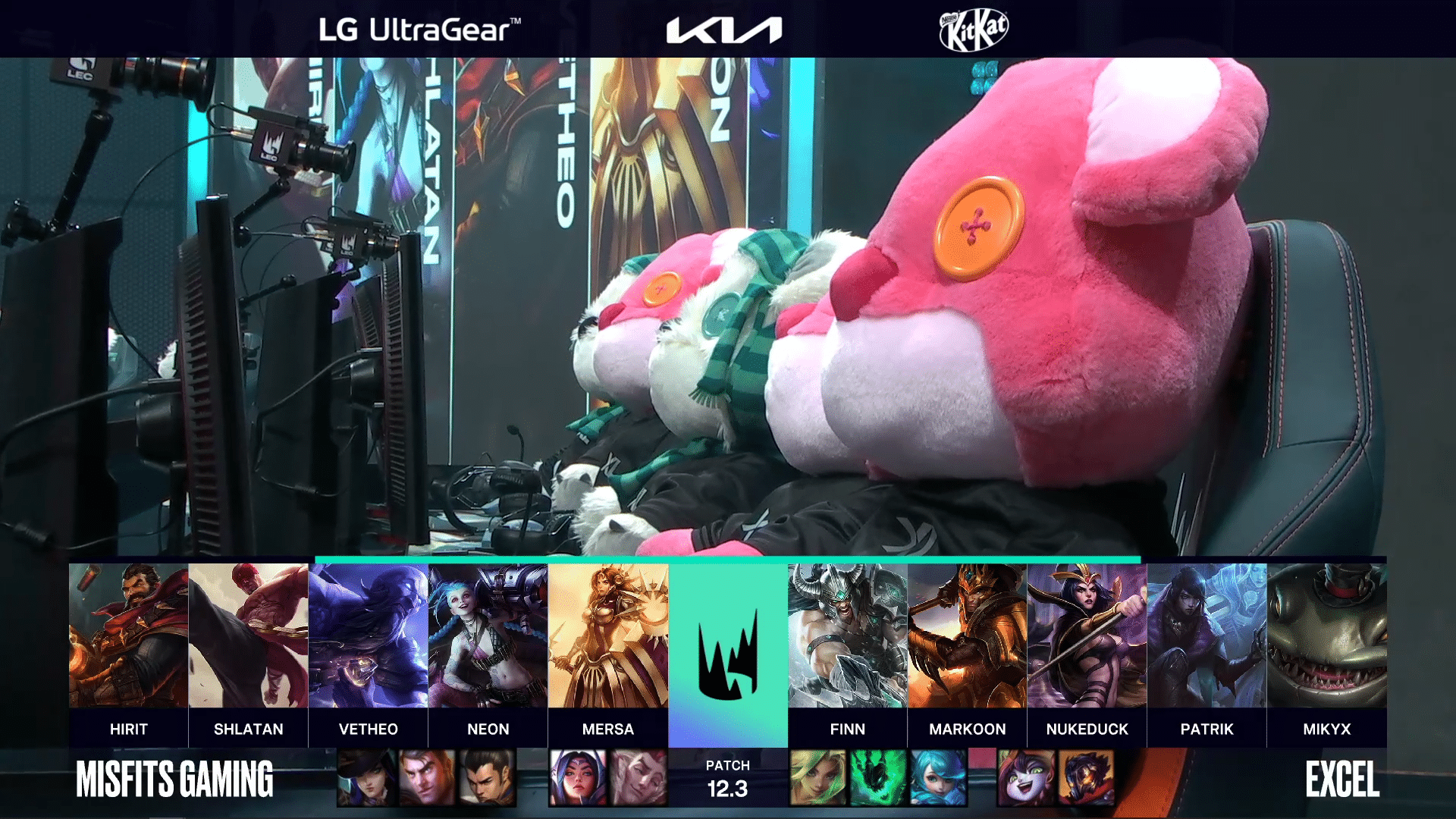Choose Patrik's Aphelios champion card
The height and width of the screenshot is (819, 1456).
pyautogui.click(x=1207, y=635)
